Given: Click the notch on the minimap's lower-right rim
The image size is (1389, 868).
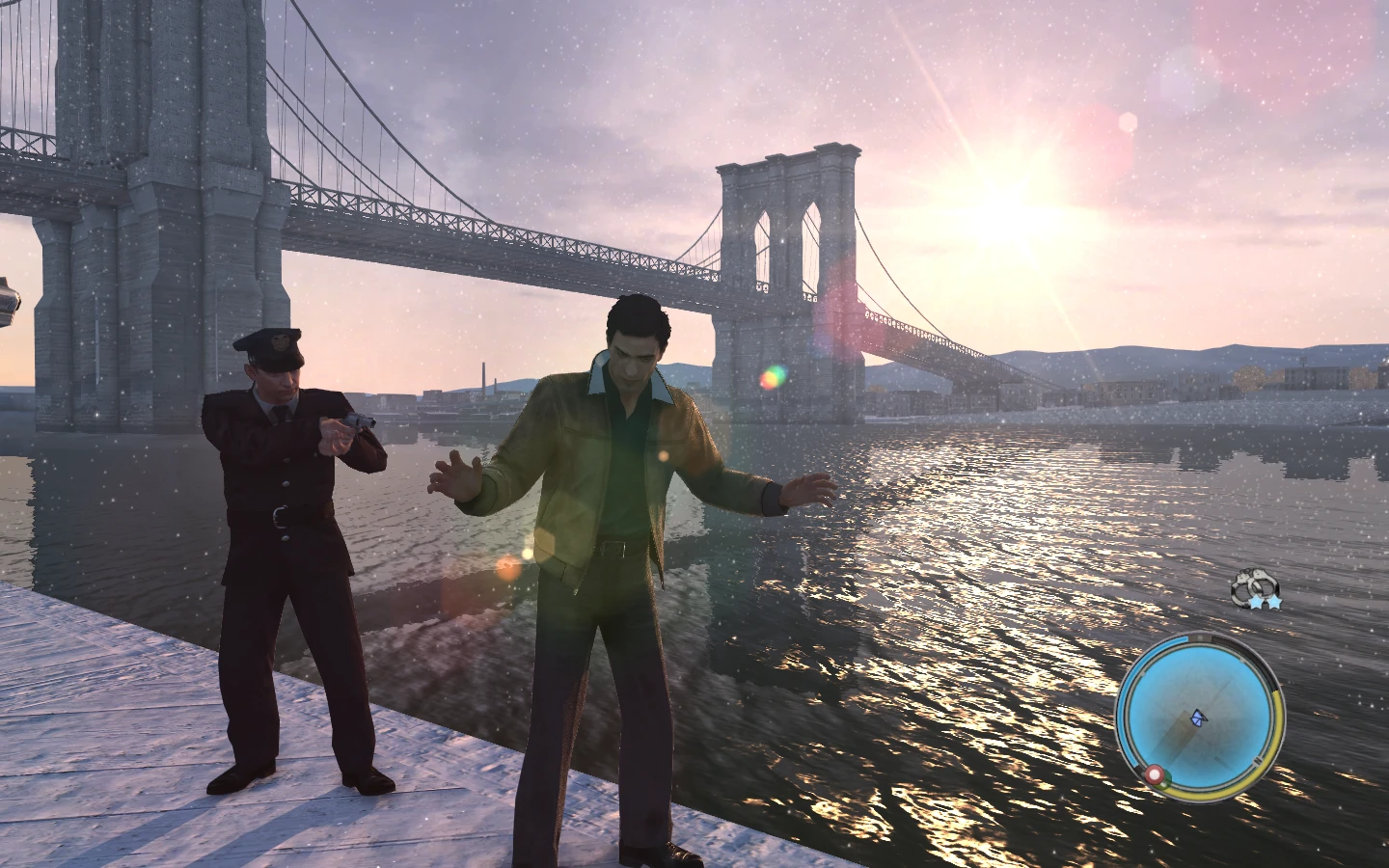Looking at the screenshot, I should pyautogui.click(x=1258, y=760).
